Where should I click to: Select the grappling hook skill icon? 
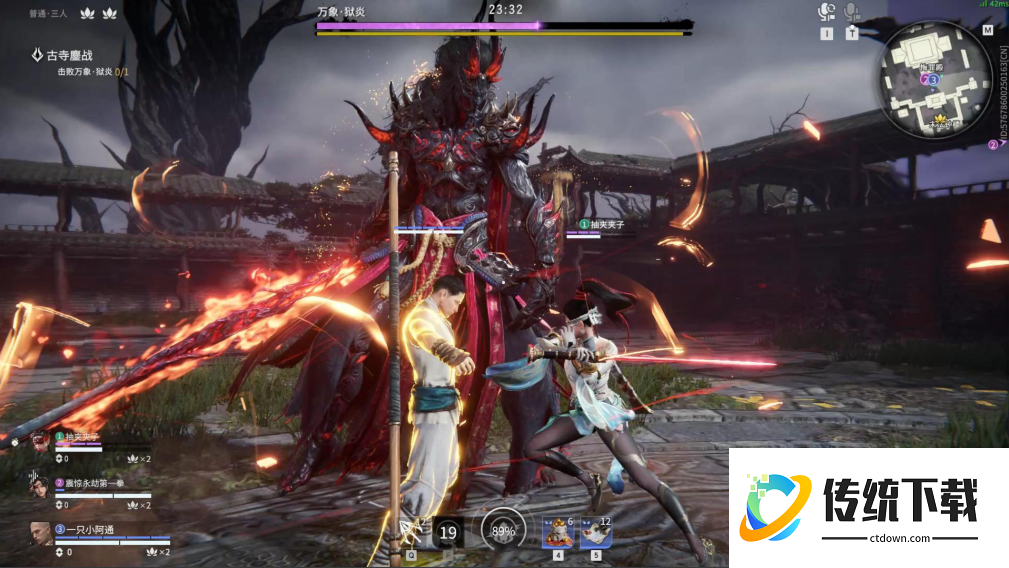tap(411, 531)
